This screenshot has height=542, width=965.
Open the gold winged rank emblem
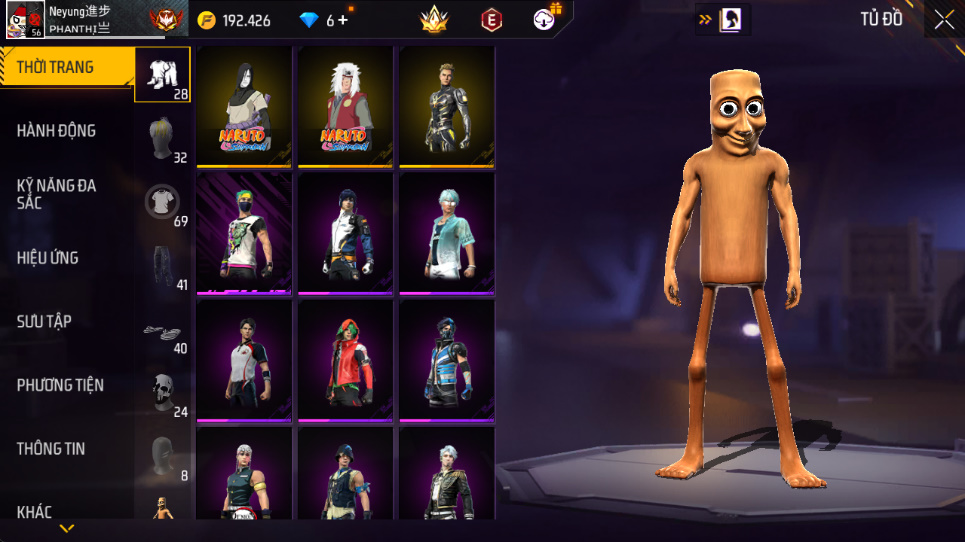coord(433,19)
